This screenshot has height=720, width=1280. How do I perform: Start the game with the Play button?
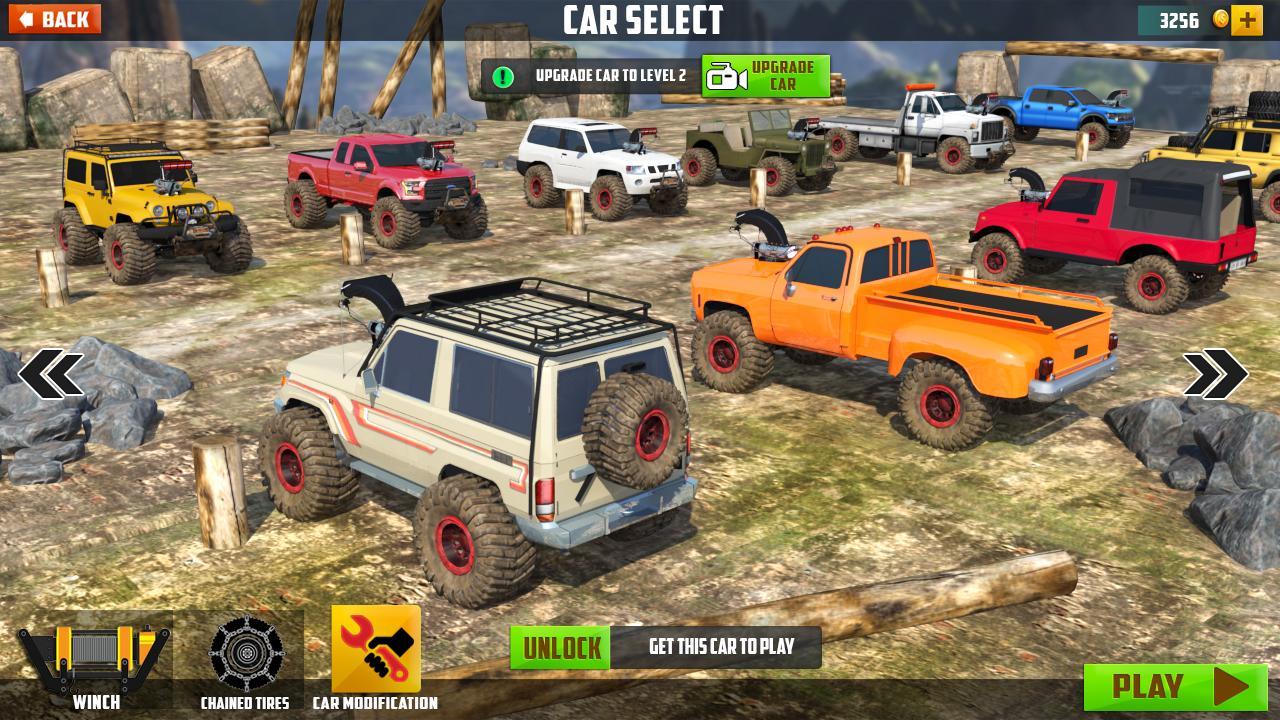(1176, 687)
